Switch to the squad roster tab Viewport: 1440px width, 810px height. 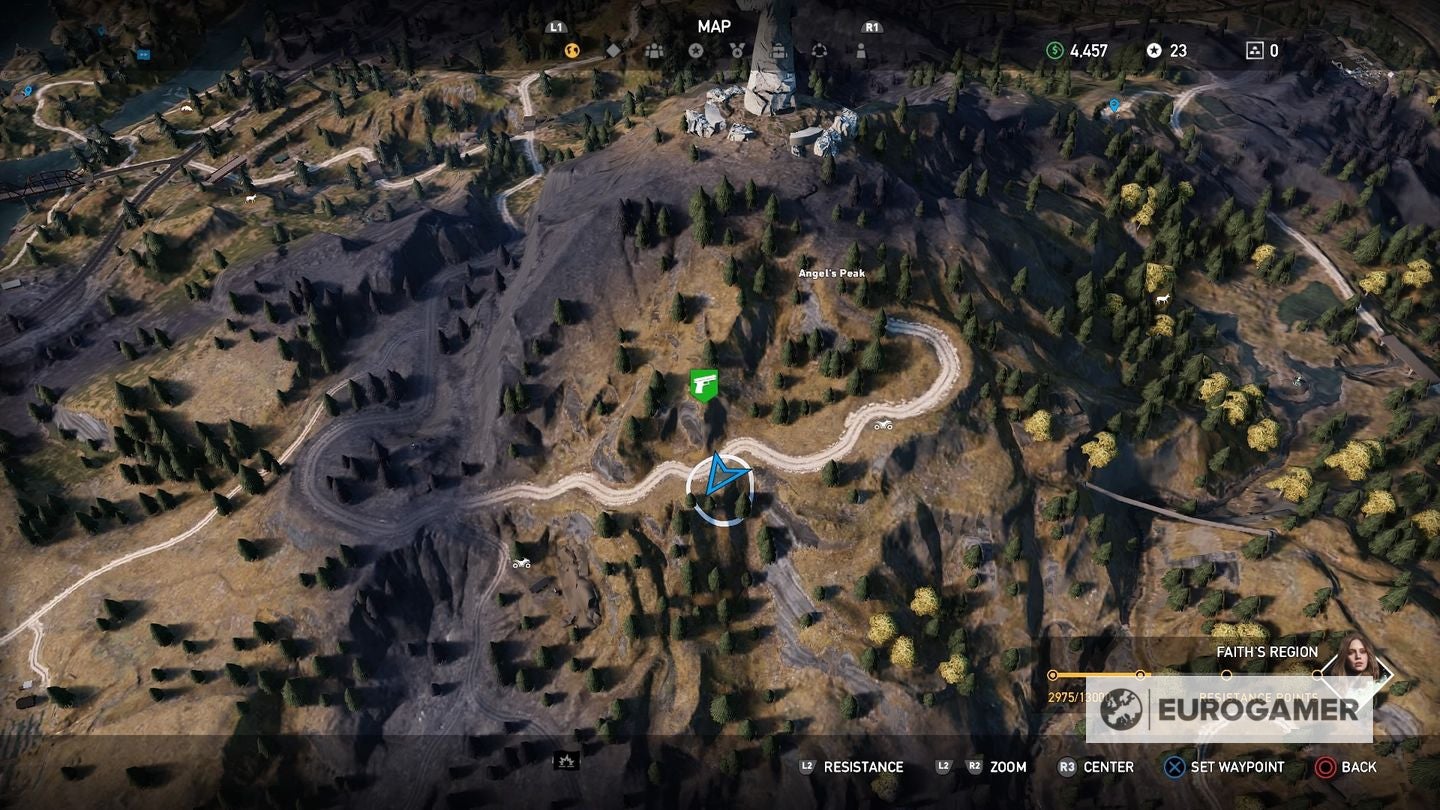pyautogui.click(x=653, y=50)
